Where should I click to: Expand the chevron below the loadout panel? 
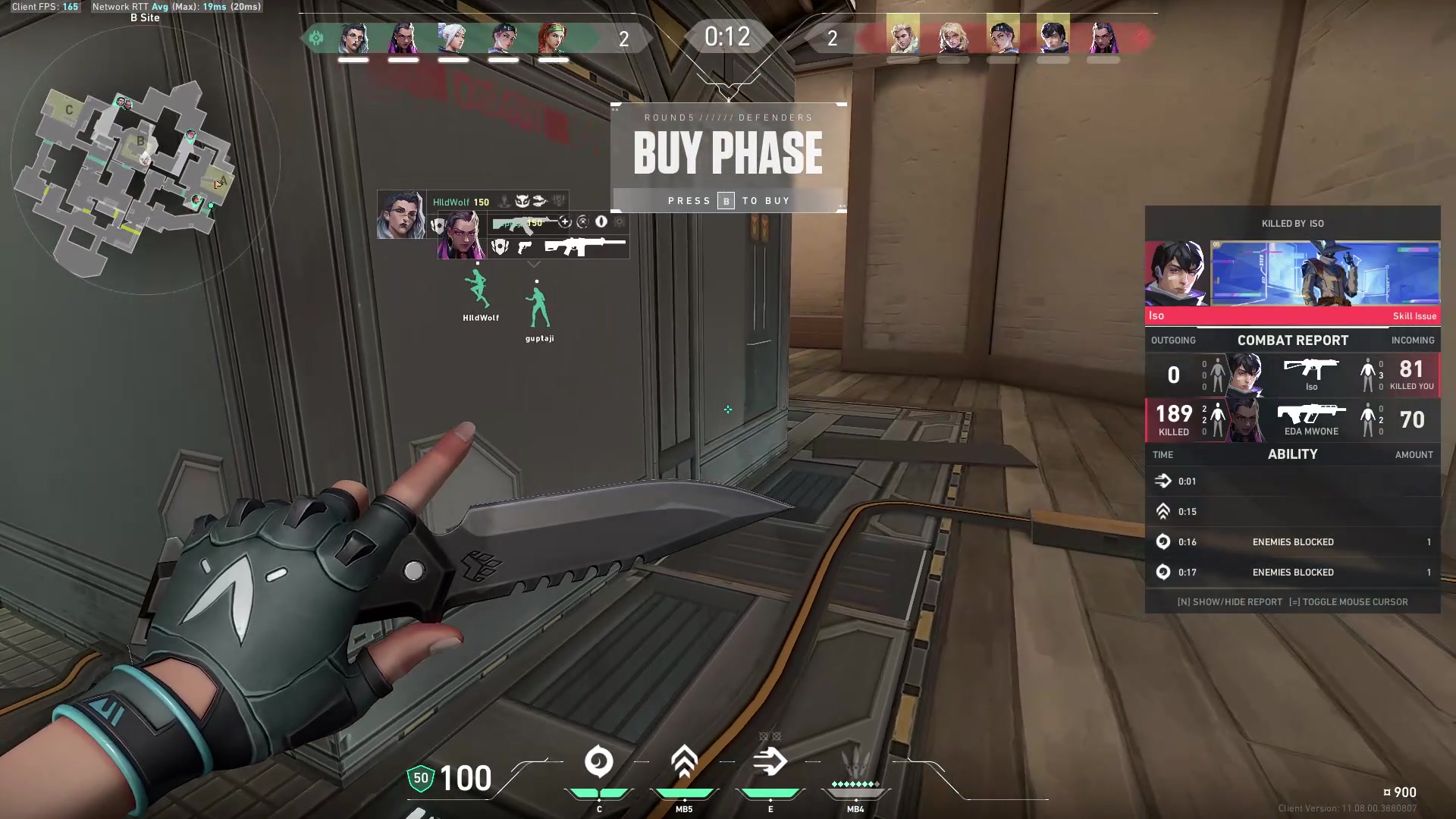coord(533,264)
